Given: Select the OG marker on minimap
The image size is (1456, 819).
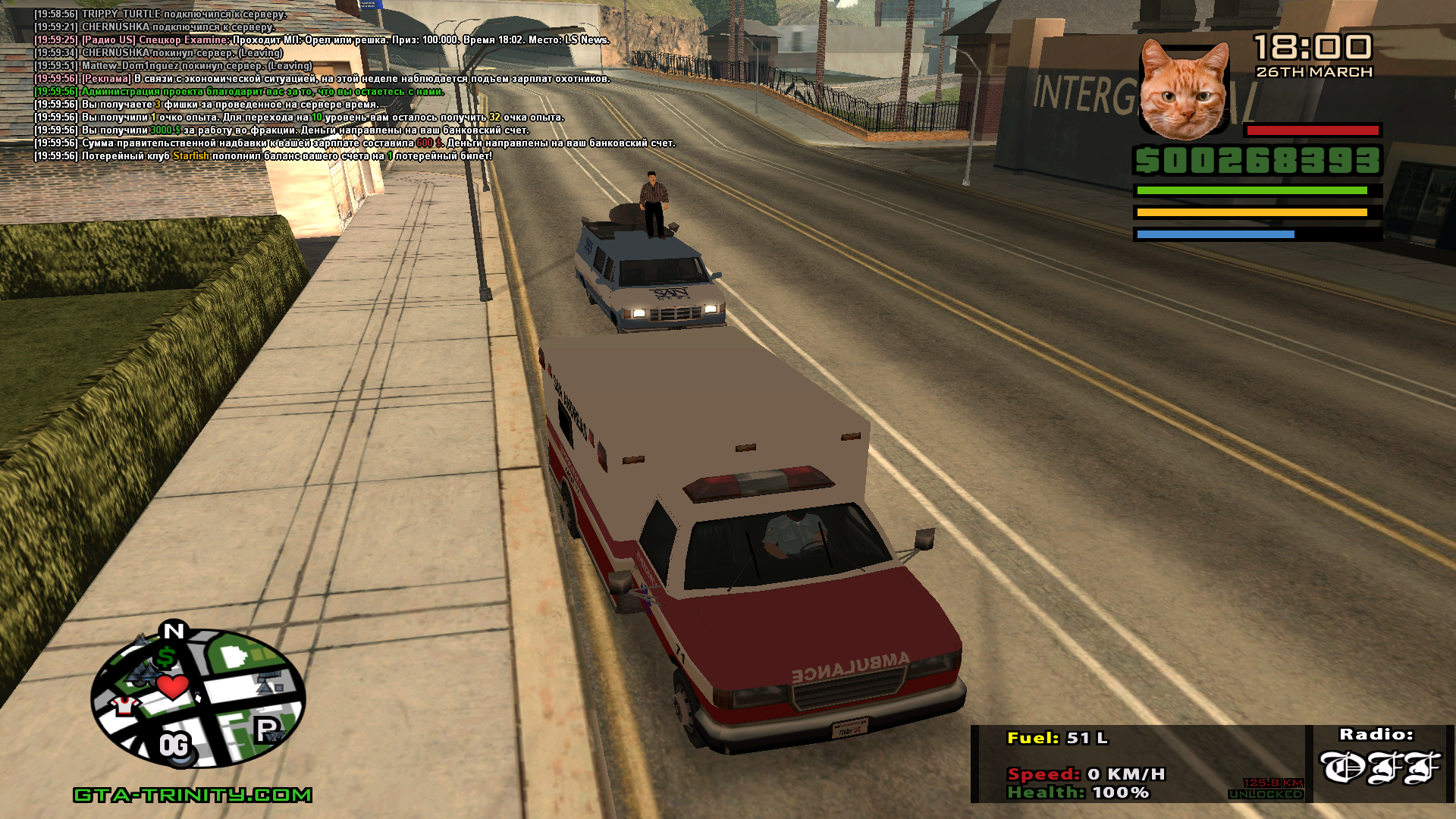Looking at the screenshot, I should (x=174, y=746).
